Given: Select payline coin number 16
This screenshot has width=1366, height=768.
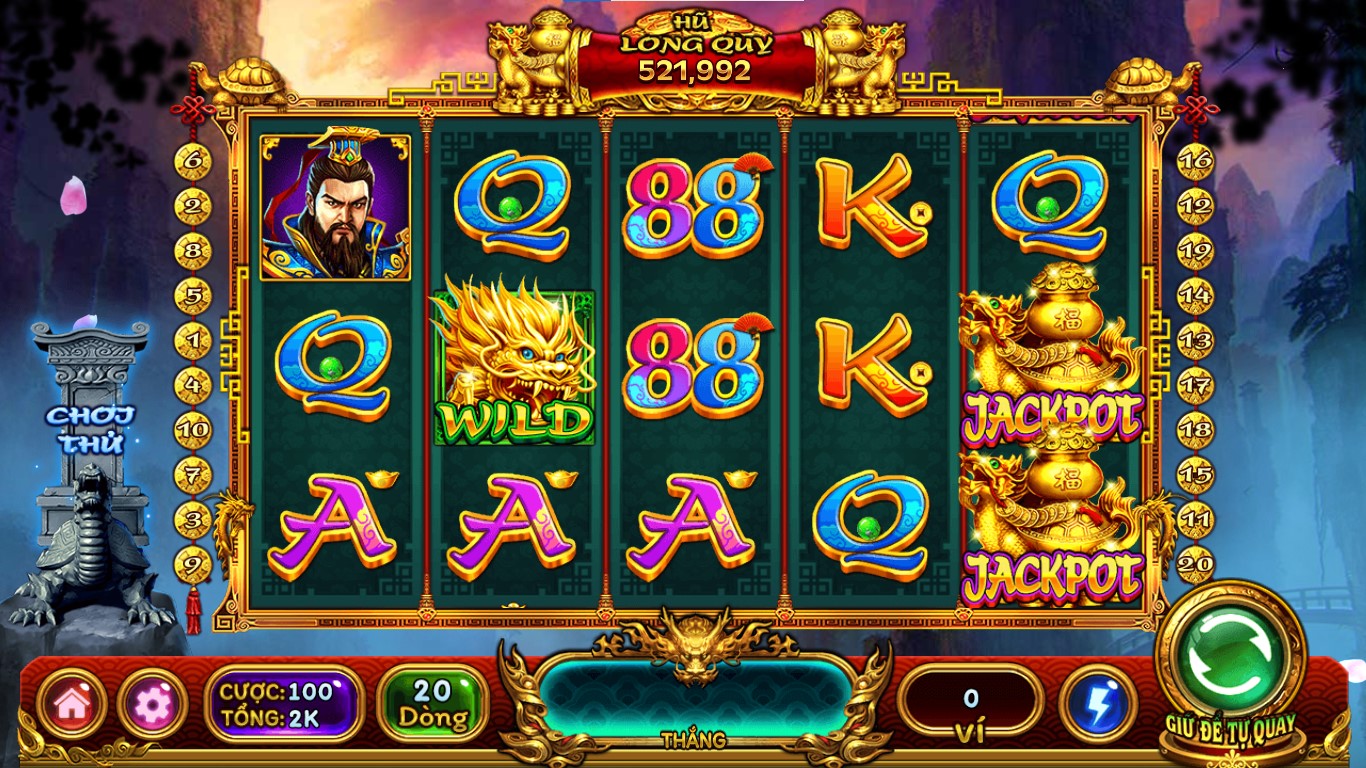Looking at the screenshot, I should tap(1195, 161).
